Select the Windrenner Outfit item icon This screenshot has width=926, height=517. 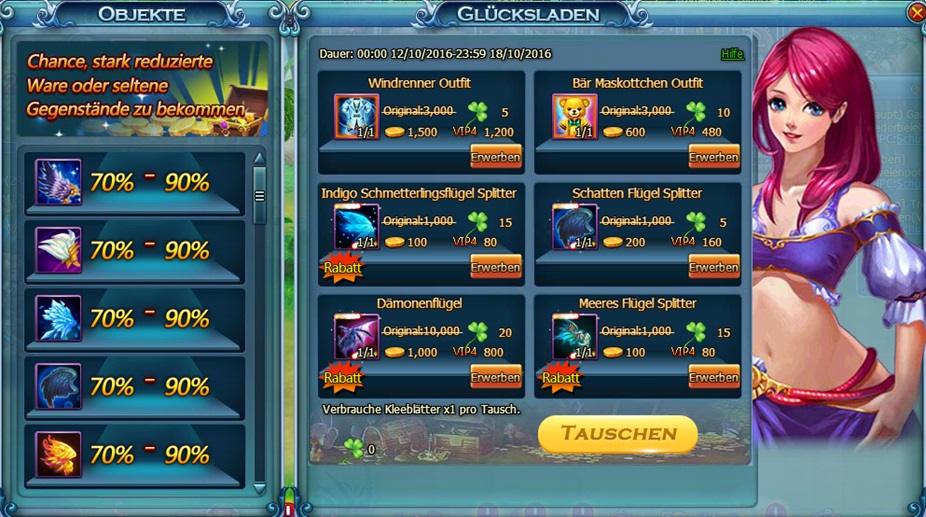[356, 117]
